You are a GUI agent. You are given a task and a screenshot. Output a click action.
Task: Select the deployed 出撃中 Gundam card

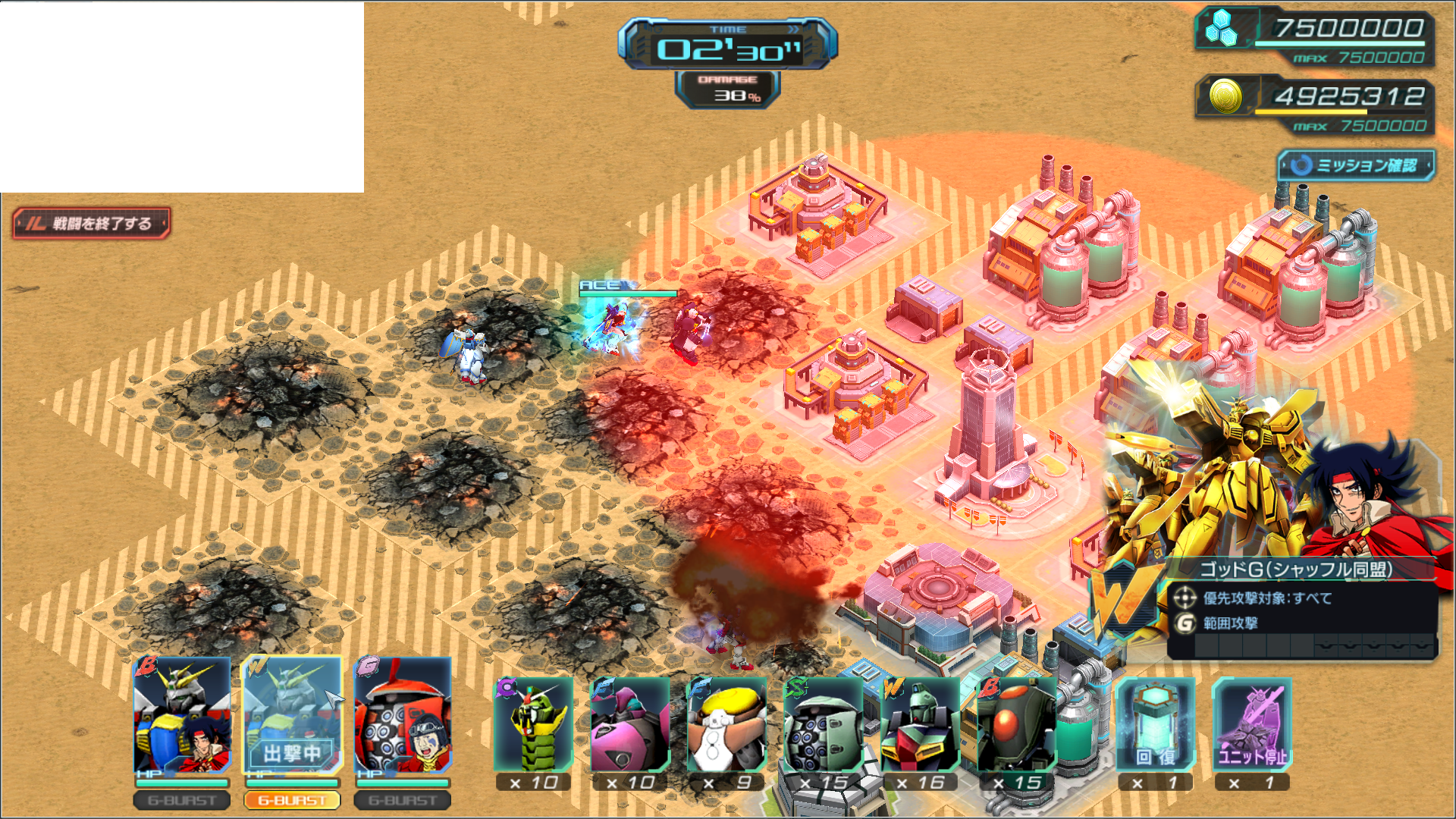292,717
